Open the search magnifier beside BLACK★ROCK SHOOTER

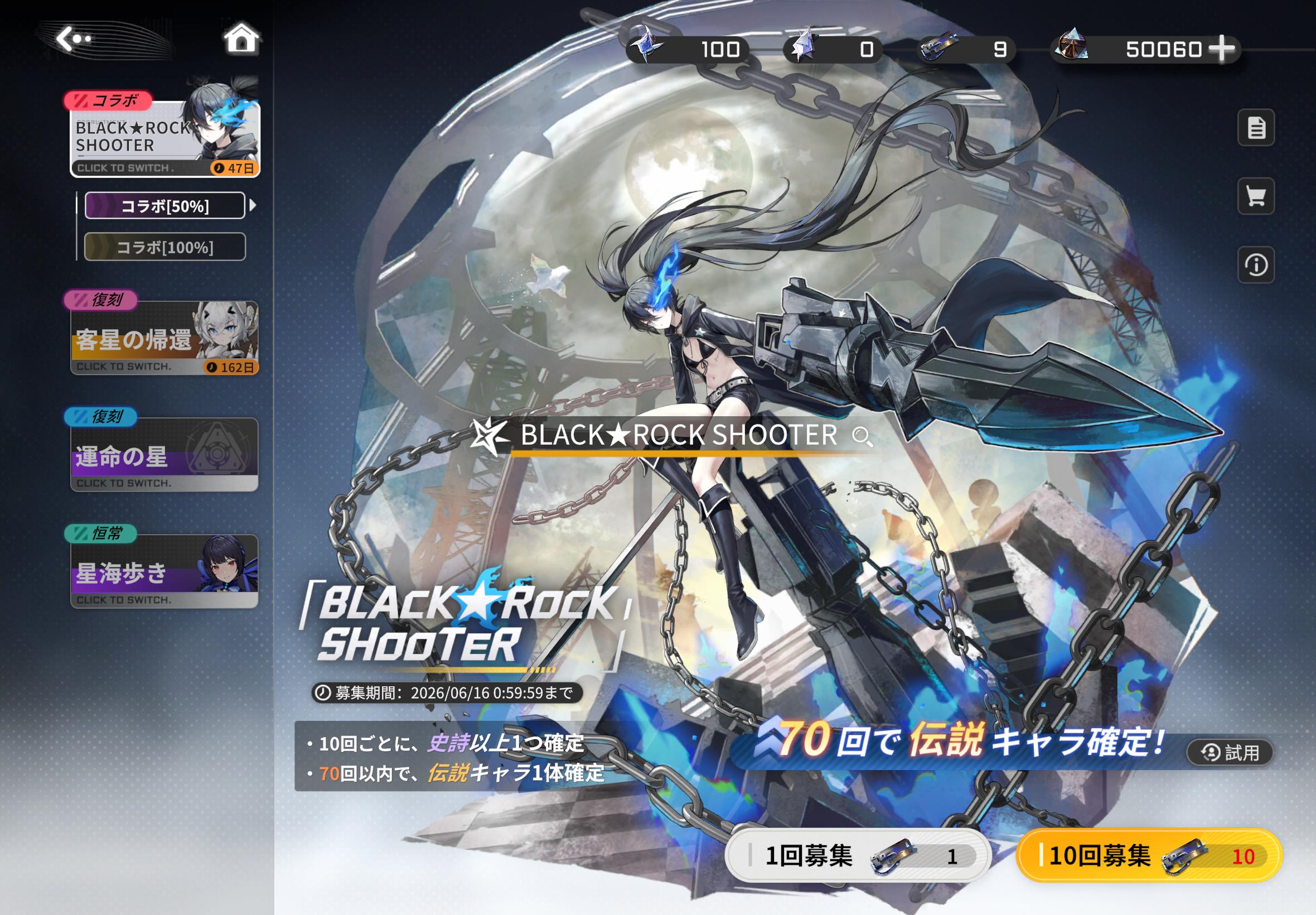coord(864,437)
